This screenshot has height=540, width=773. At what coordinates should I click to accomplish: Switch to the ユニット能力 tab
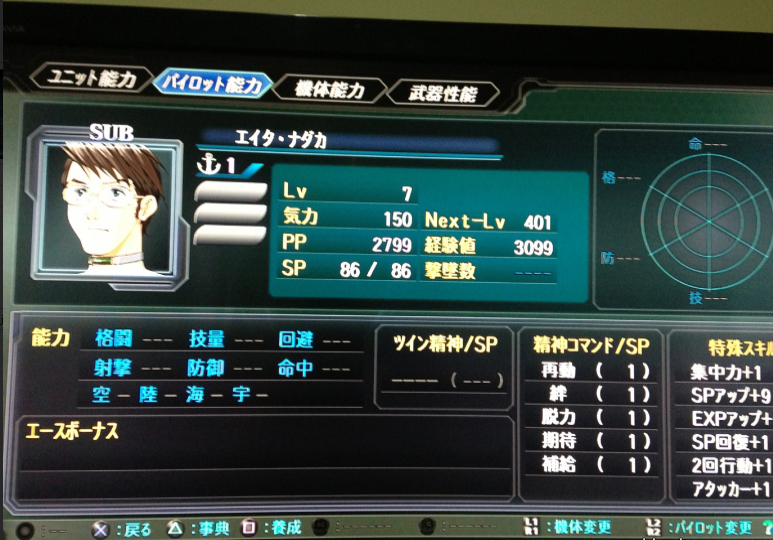click(92, 78)
